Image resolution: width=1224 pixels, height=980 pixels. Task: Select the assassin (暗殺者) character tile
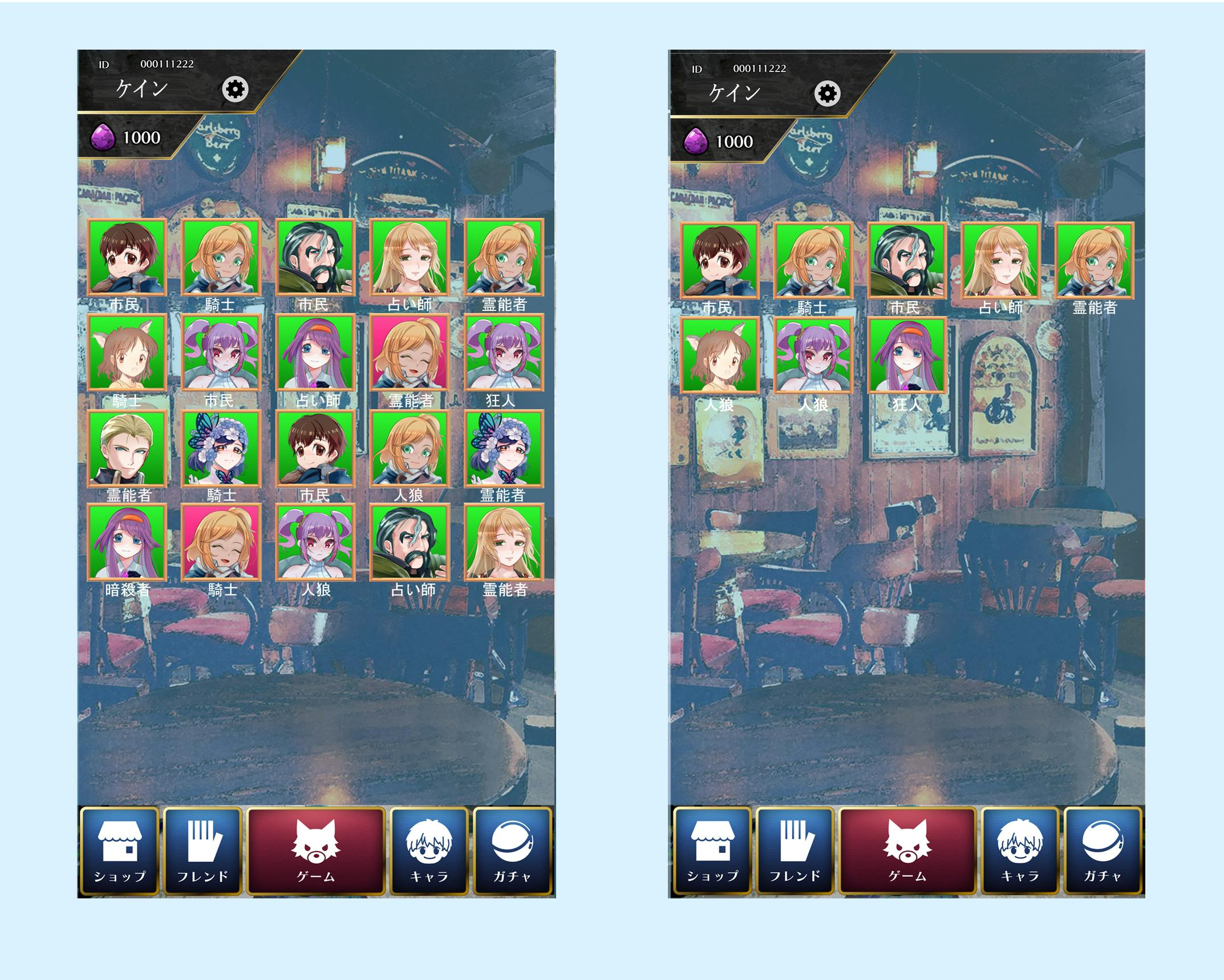tap(127, 542)
